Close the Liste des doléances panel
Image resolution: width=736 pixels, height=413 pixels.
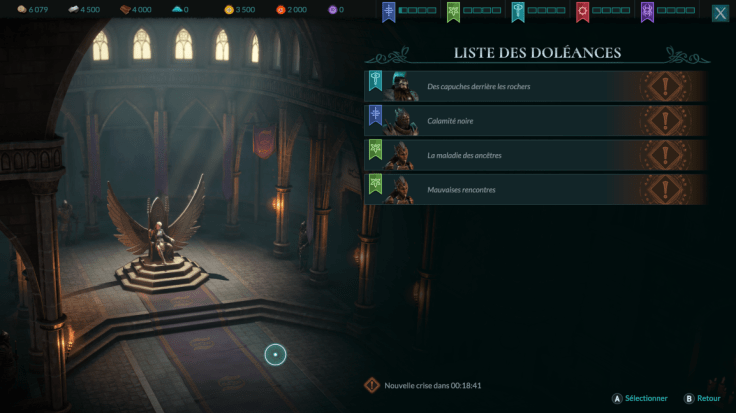pyautogui.click(x=720, y=13)
